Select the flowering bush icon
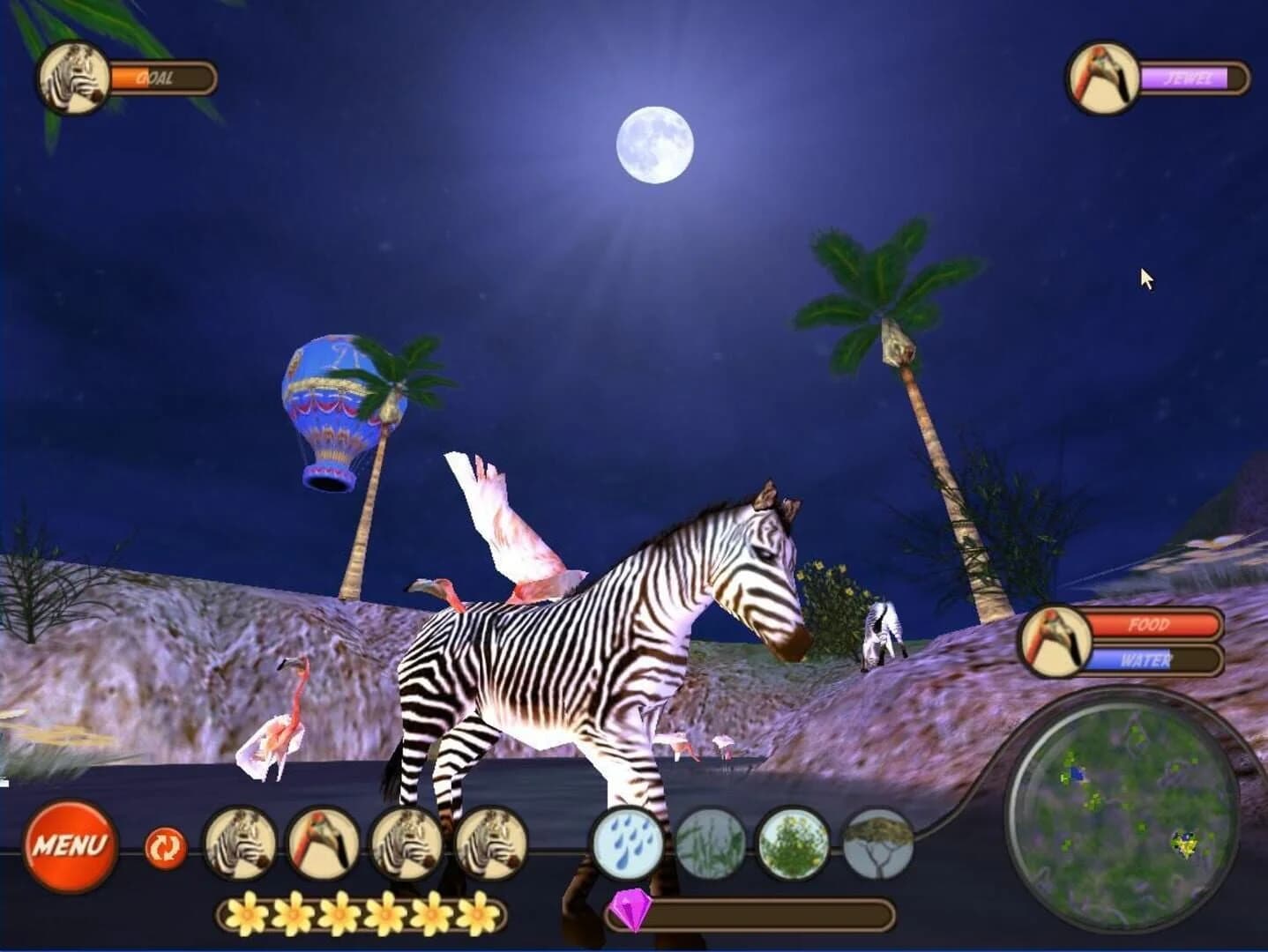 tap(792, 844)
